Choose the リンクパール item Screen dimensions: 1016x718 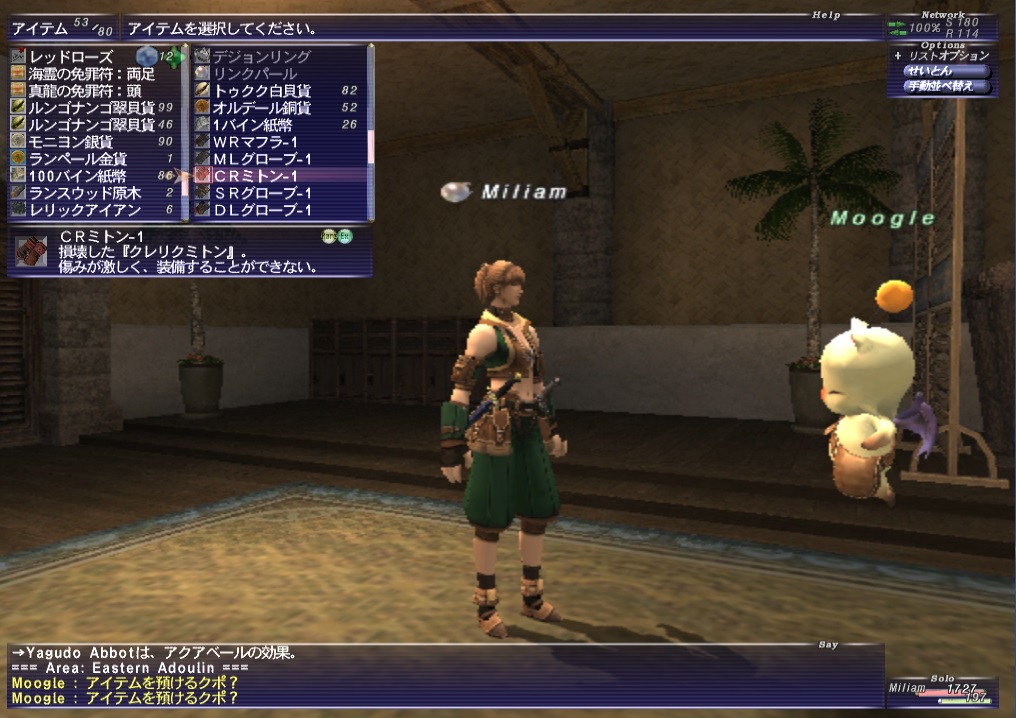click(x=255, y=74)
